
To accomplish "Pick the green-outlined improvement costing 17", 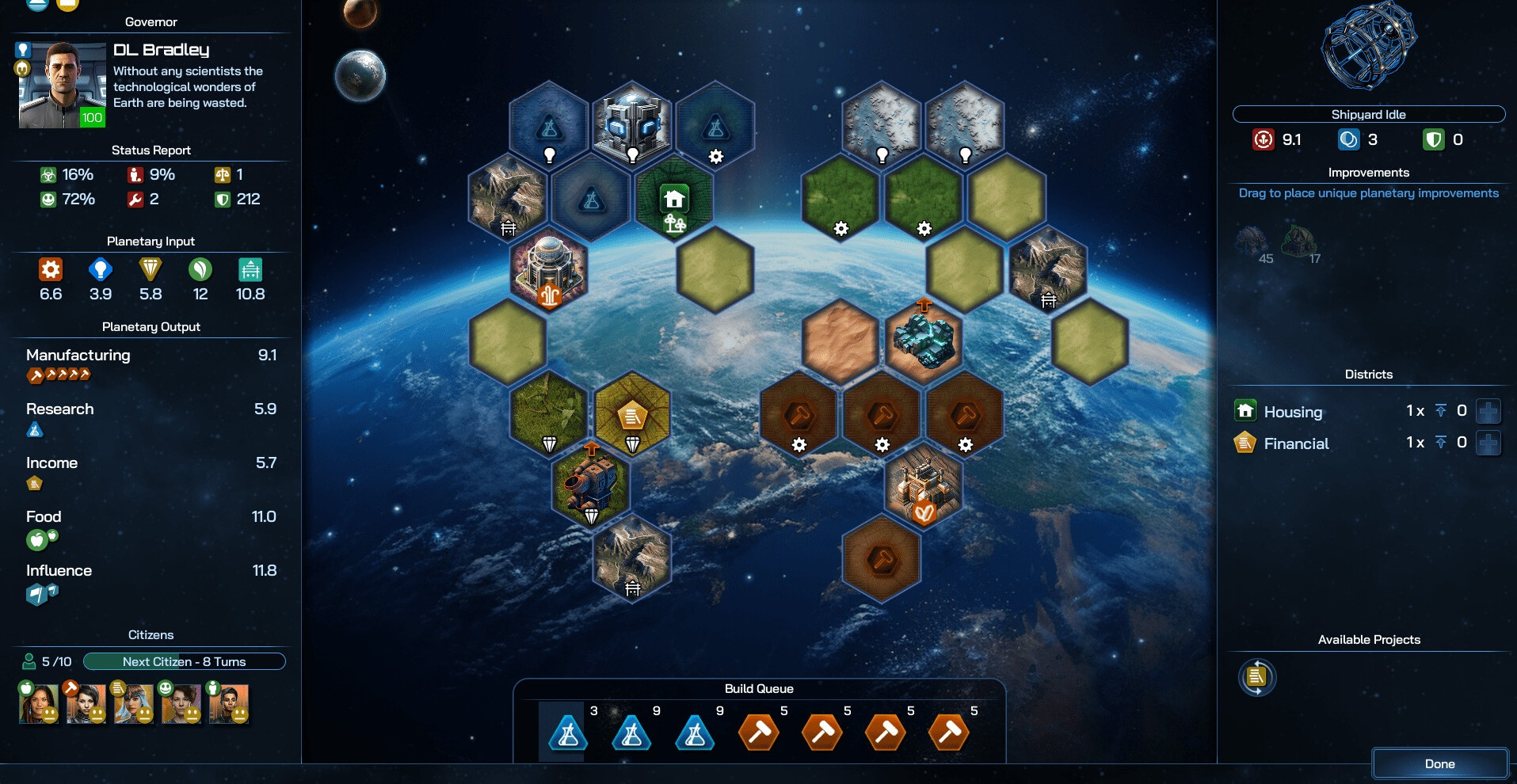I will tap(1299, 241).
